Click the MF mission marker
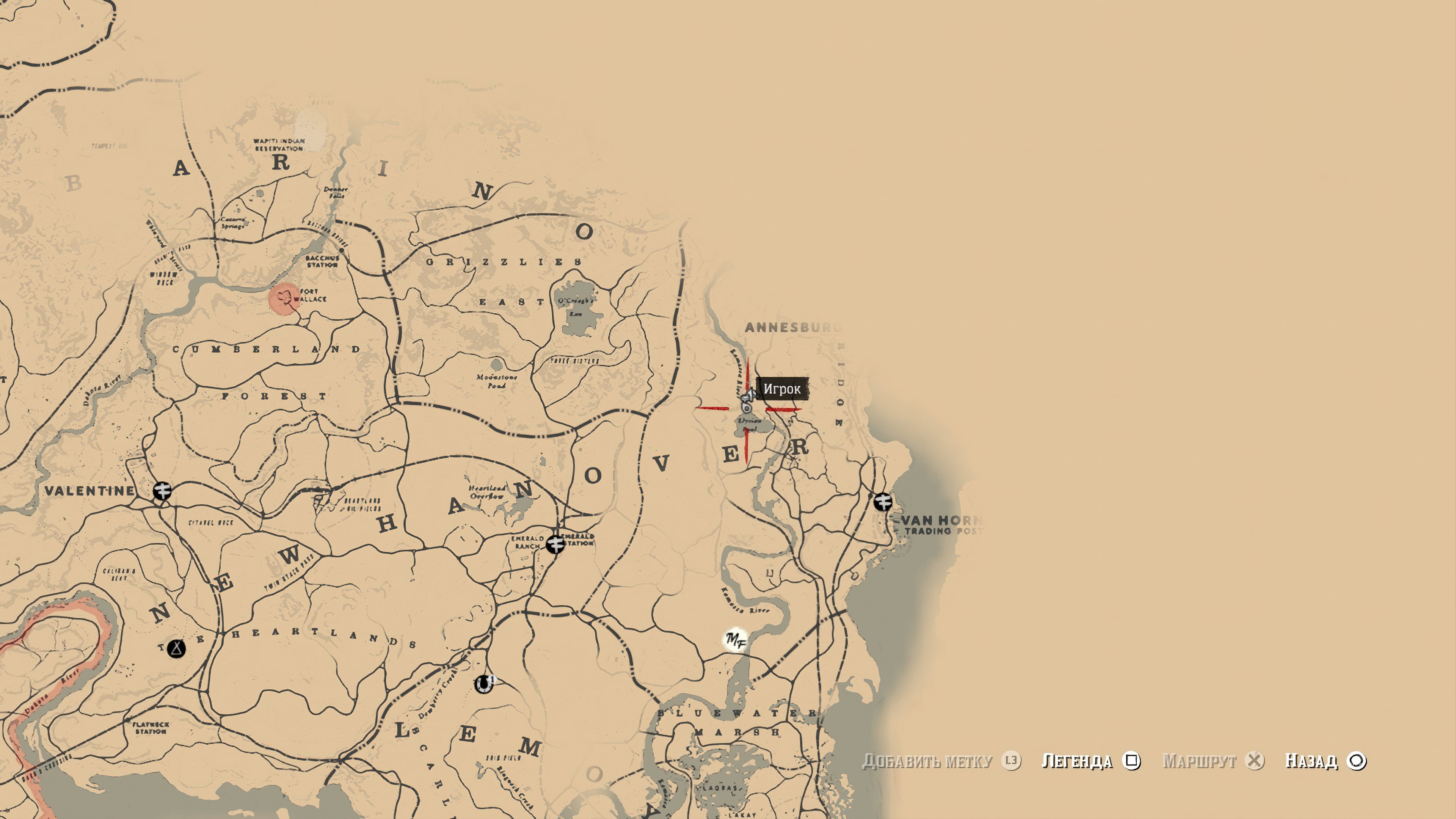The width and height of the screenshot is (1456, 819). coord(735,640)
